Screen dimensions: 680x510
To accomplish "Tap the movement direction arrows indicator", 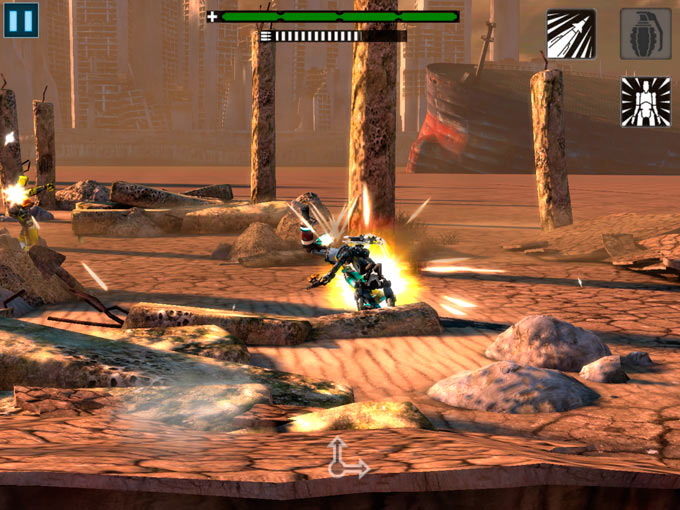I will tap(346, 458).
